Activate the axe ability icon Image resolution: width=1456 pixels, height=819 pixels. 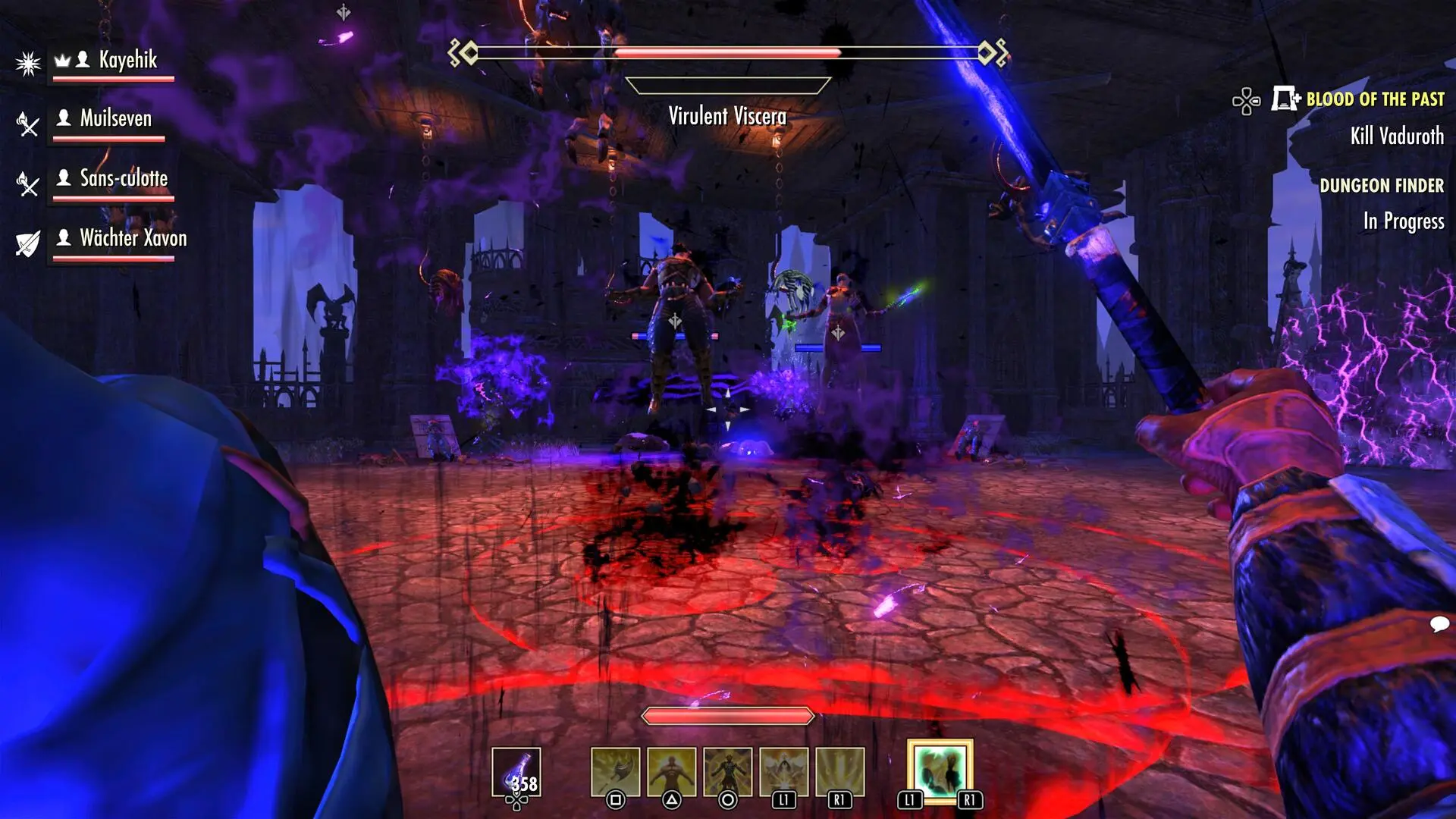coord(615,772)
